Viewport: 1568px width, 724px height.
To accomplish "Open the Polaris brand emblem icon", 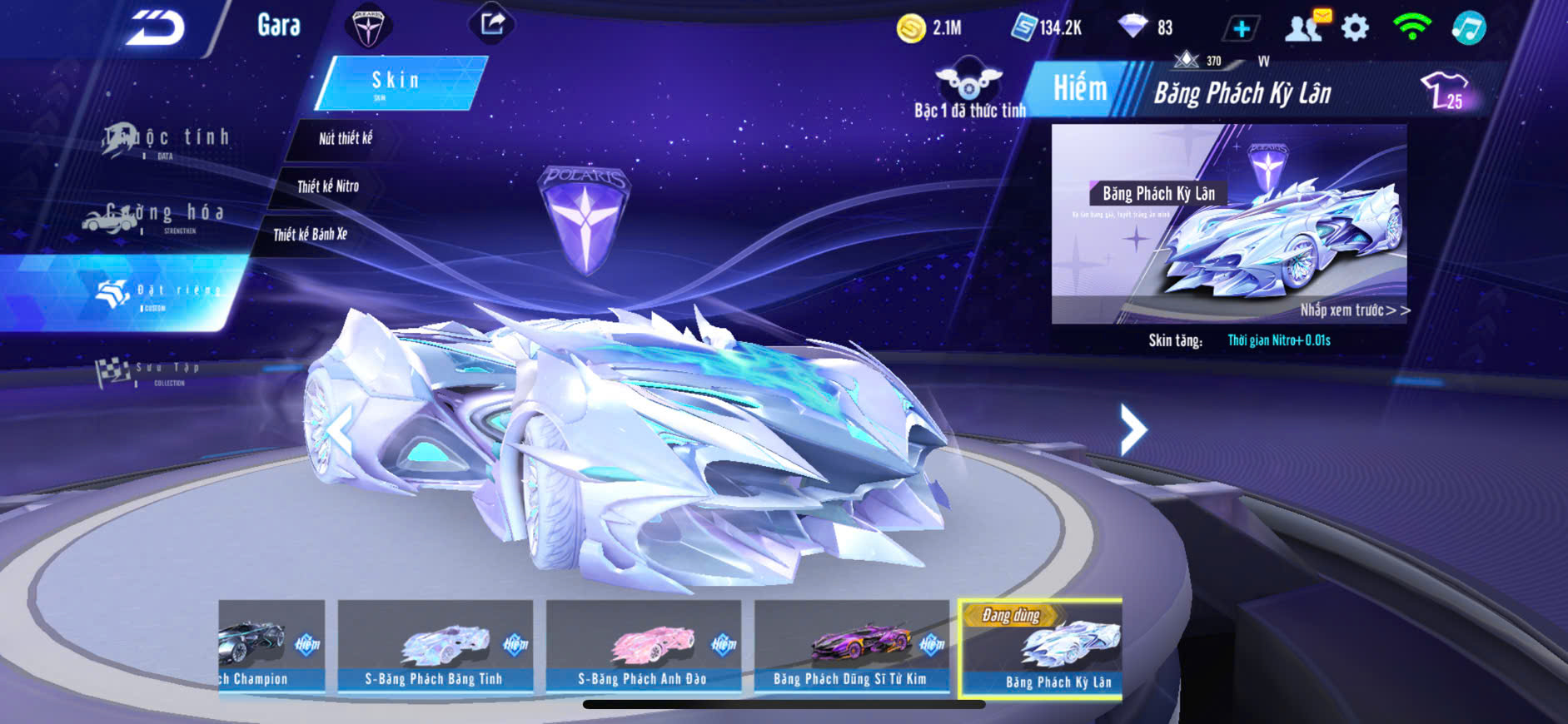I will click(367, 26).
